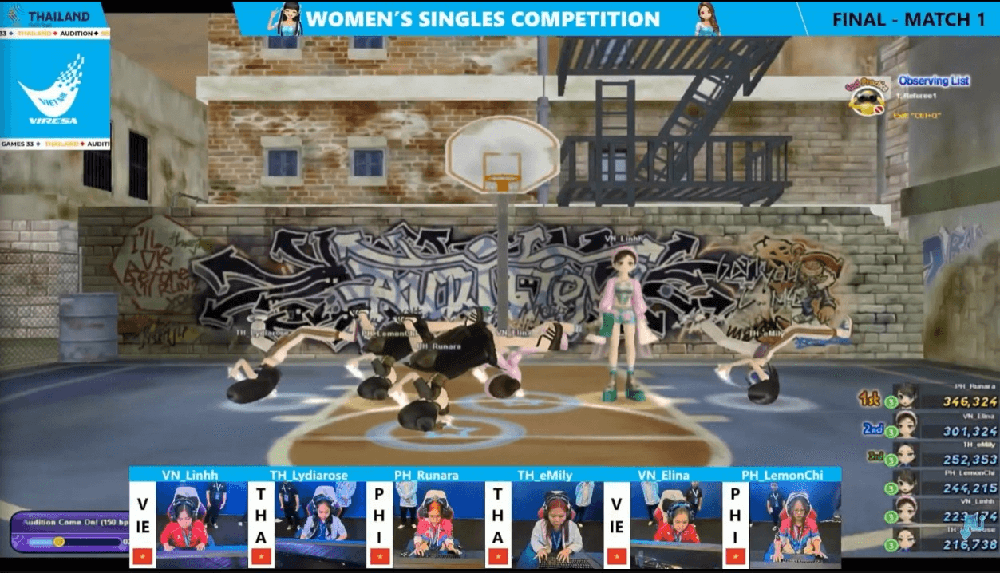Click the song progress bar marker

coord(59,541)
